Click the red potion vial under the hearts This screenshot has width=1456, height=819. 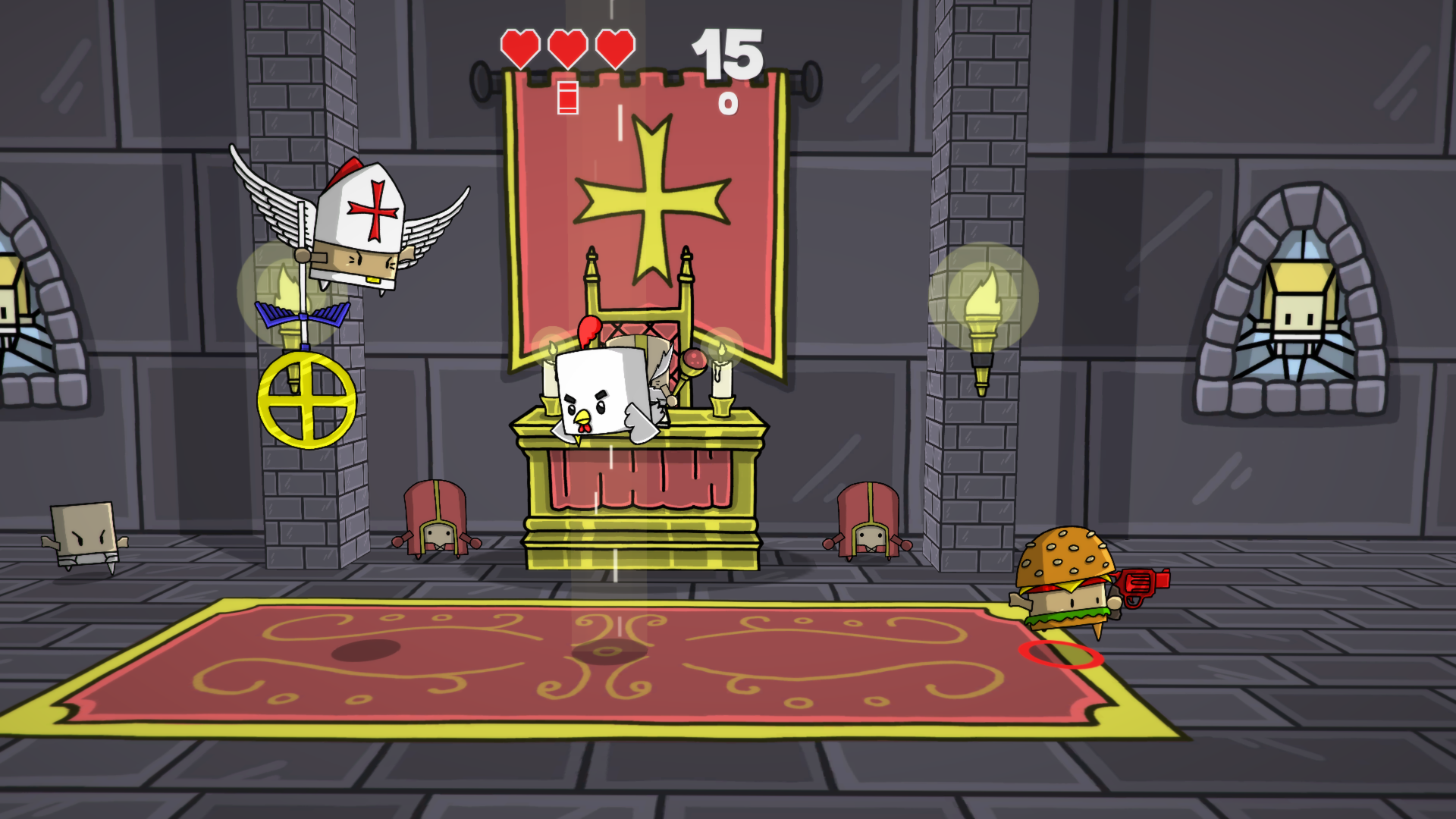coord(566,96)
